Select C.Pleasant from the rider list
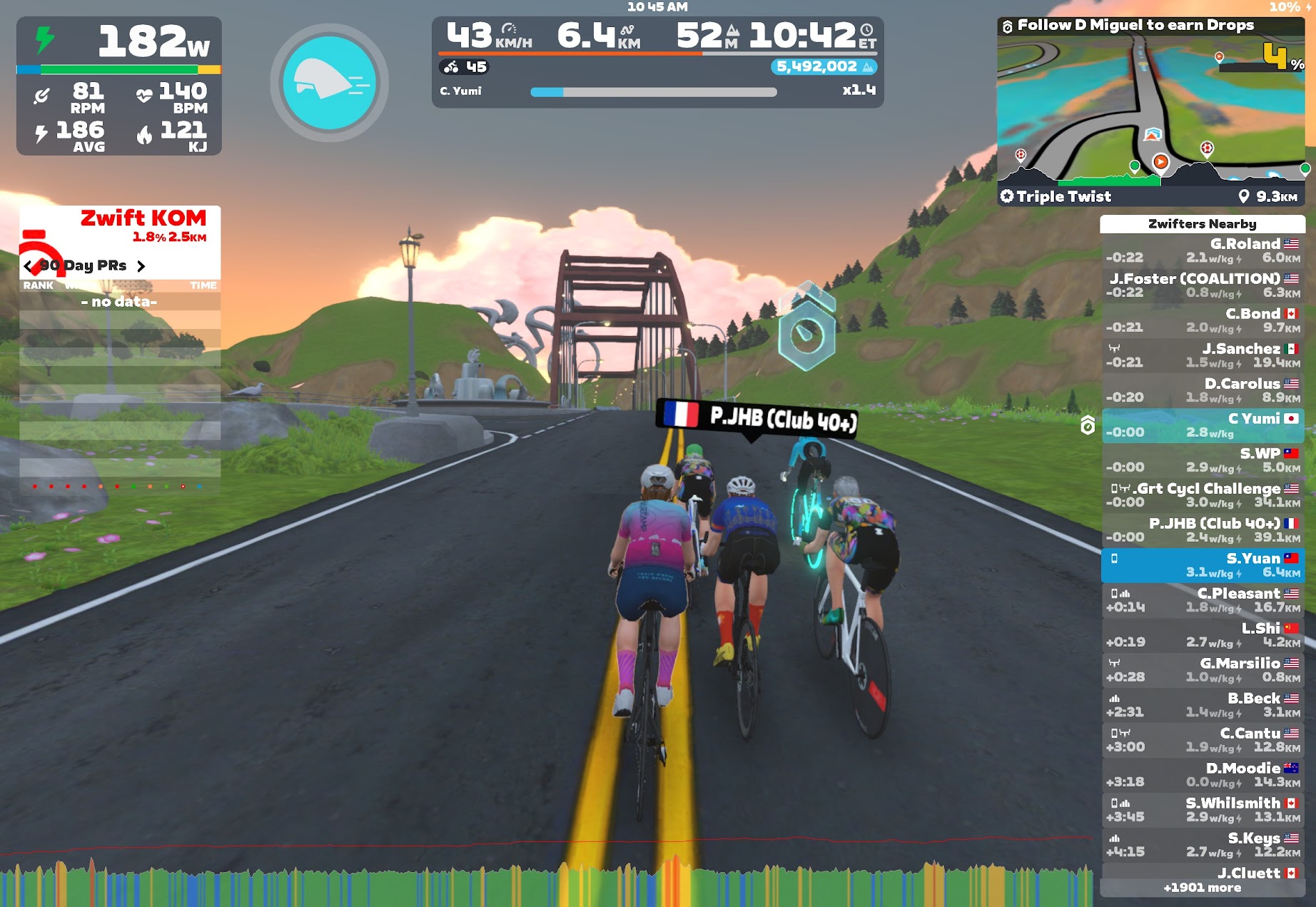1316x907 pixels. tap(1203, 600)
